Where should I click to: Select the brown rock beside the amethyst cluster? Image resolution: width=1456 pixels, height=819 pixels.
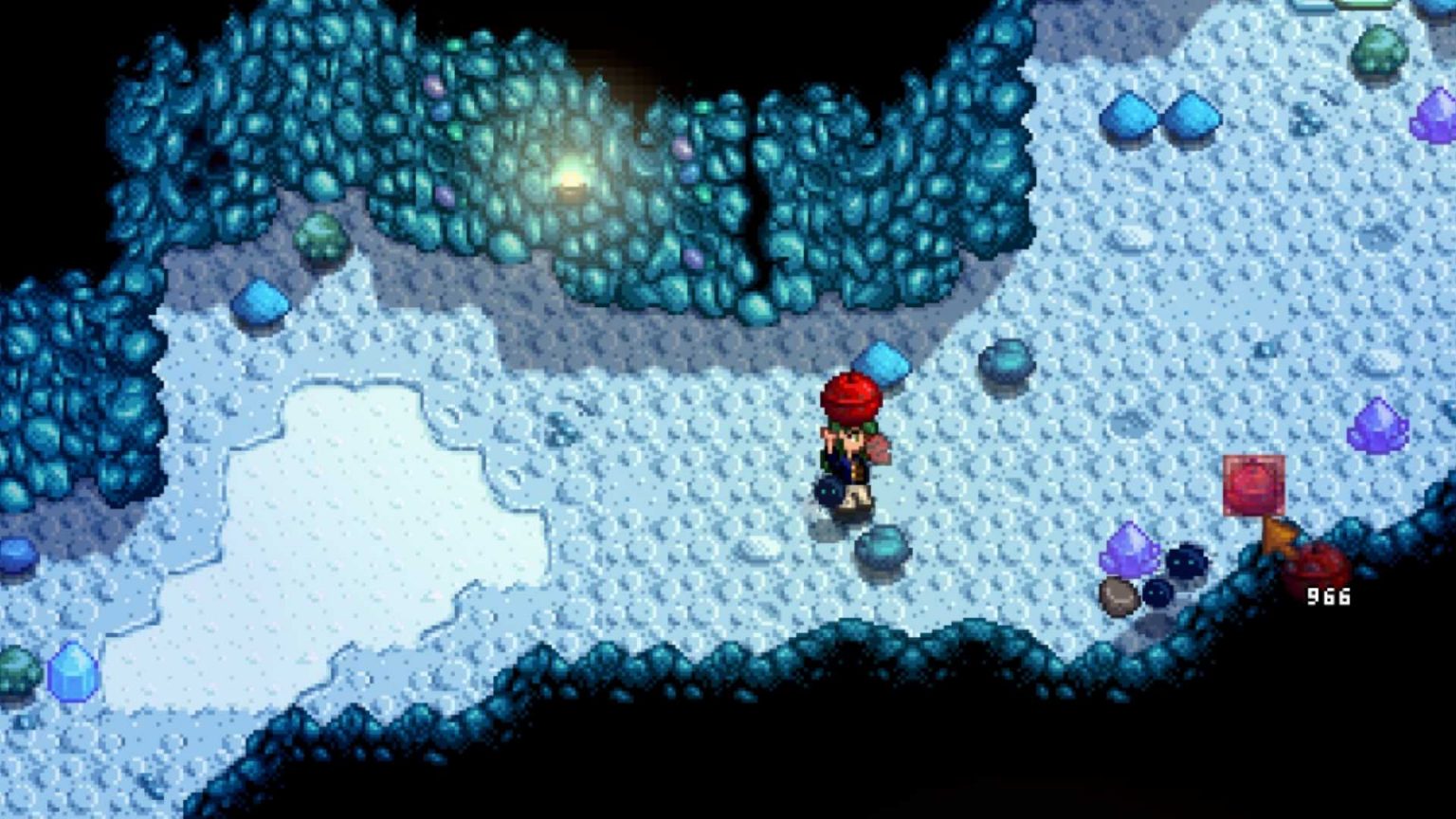[x=1119, y=594]
